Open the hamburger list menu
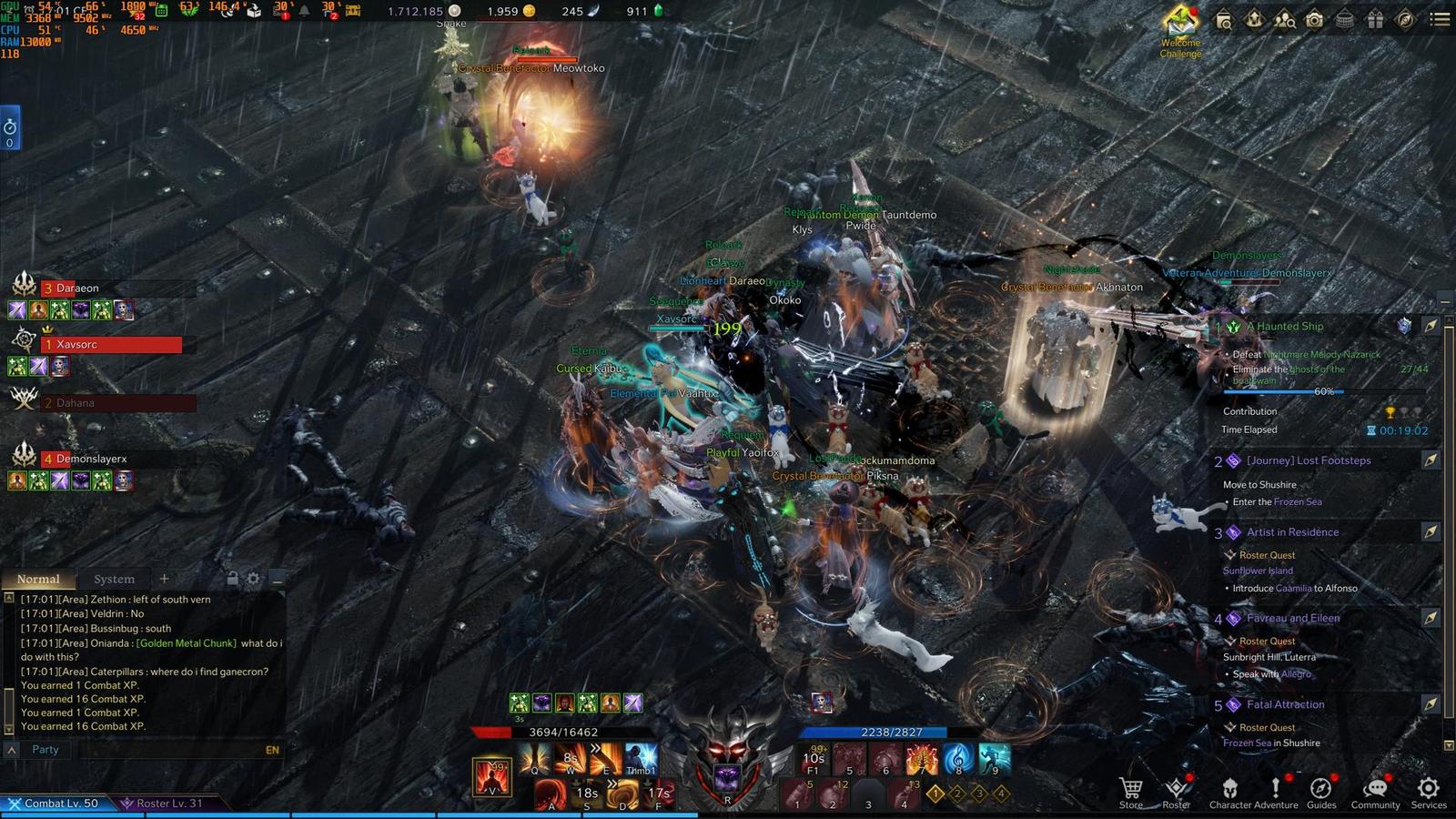This screenshot has height=819, width=1456. tap(1440, 19)
